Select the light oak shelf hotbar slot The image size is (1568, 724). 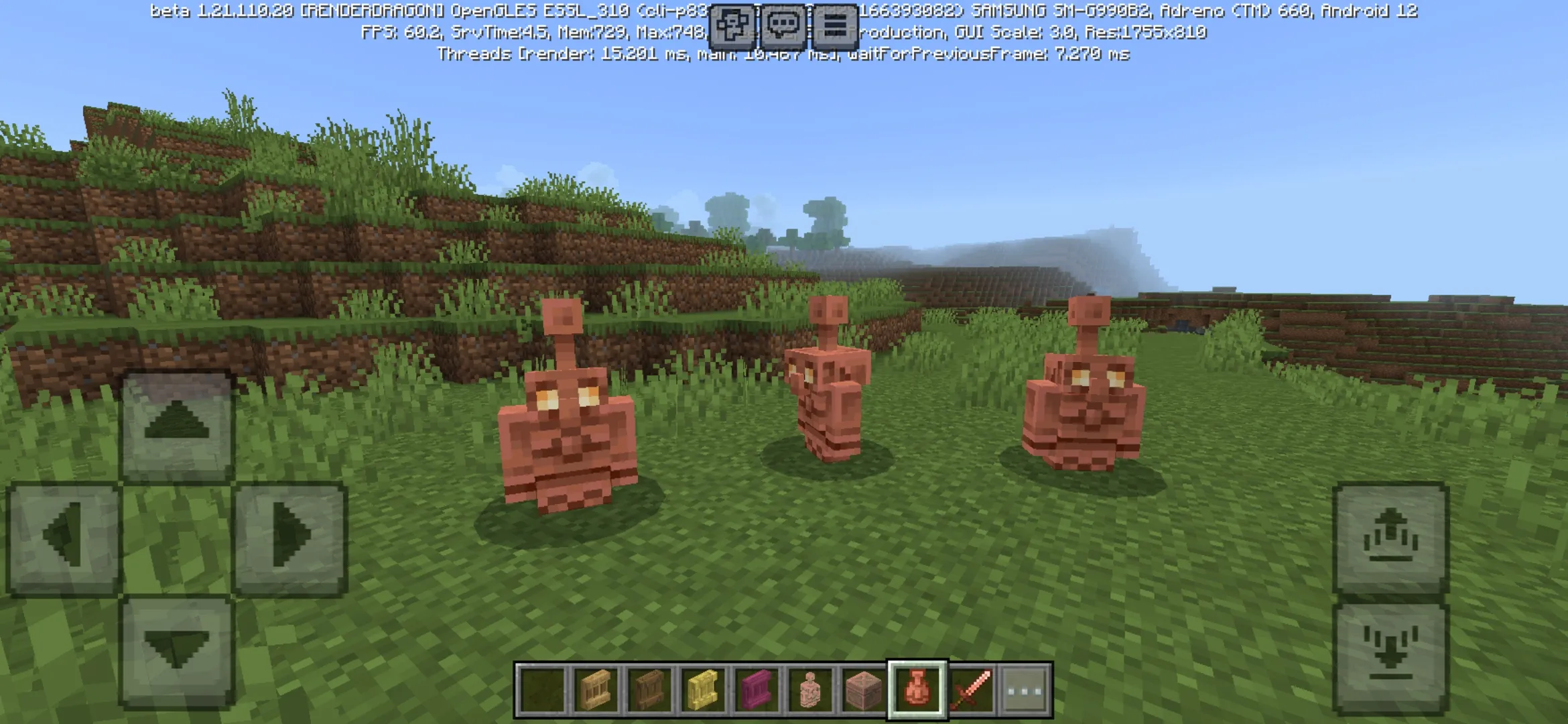tap(596, 690)
